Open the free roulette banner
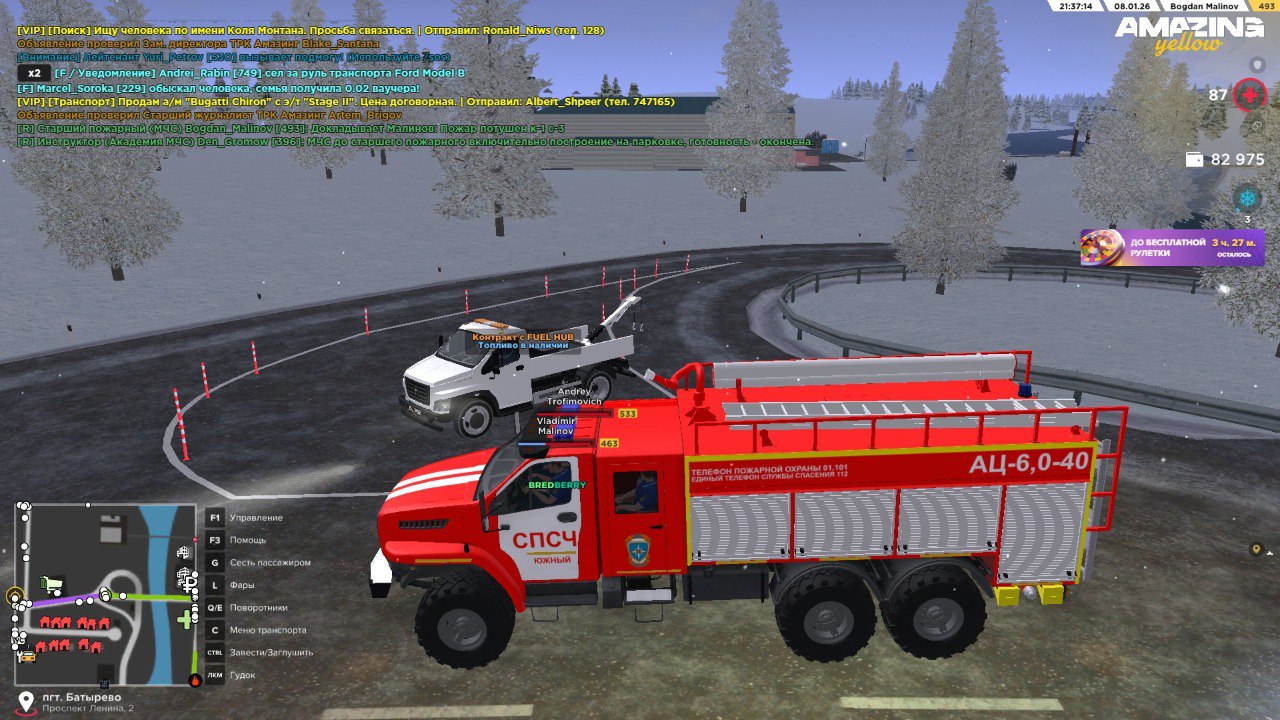Screen dimensions: 1280x720 coord(1172,247)
